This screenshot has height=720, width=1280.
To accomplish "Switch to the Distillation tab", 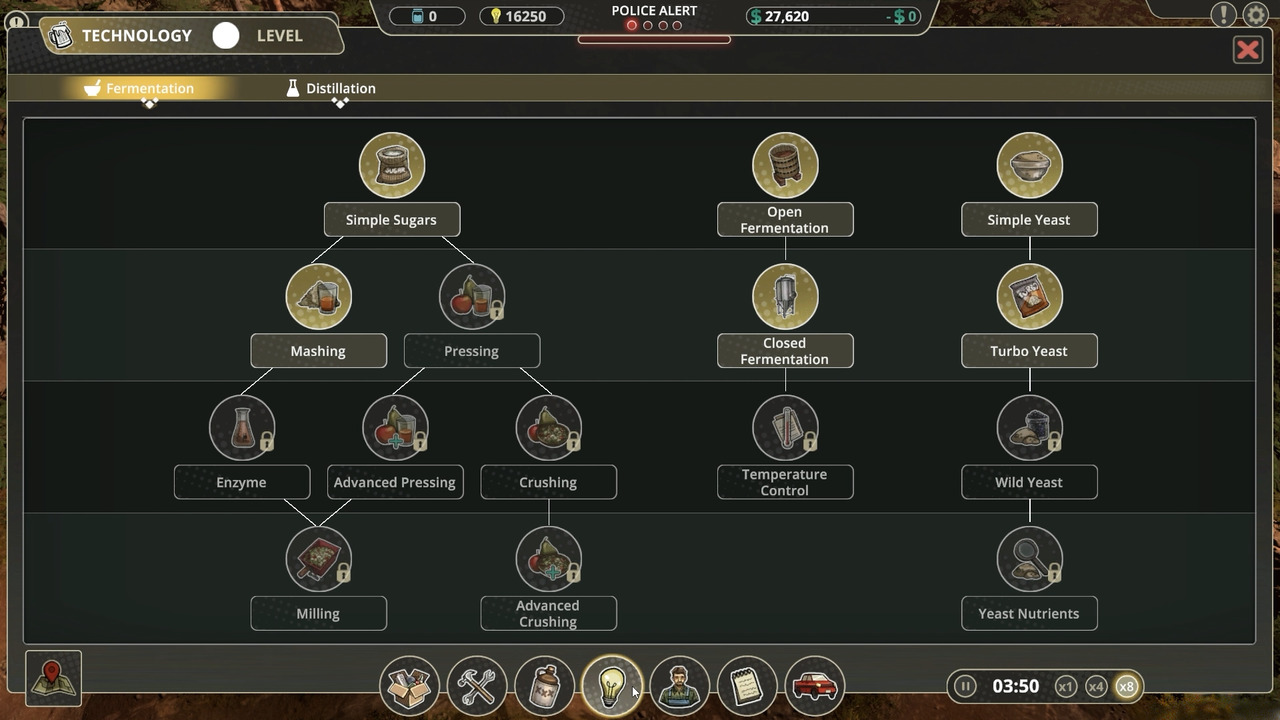I will (331, 88).
